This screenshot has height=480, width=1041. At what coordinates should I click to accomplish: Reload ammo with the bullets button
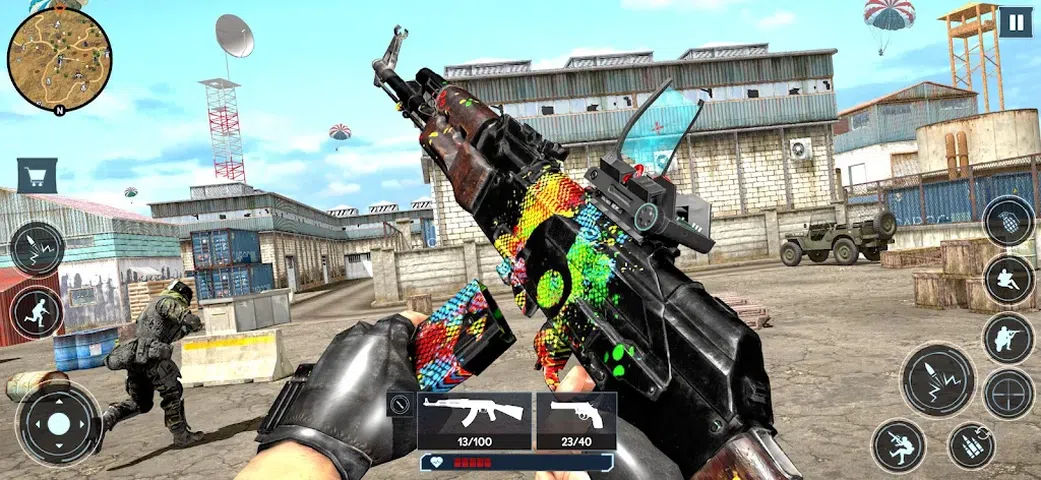coord(971,445)
